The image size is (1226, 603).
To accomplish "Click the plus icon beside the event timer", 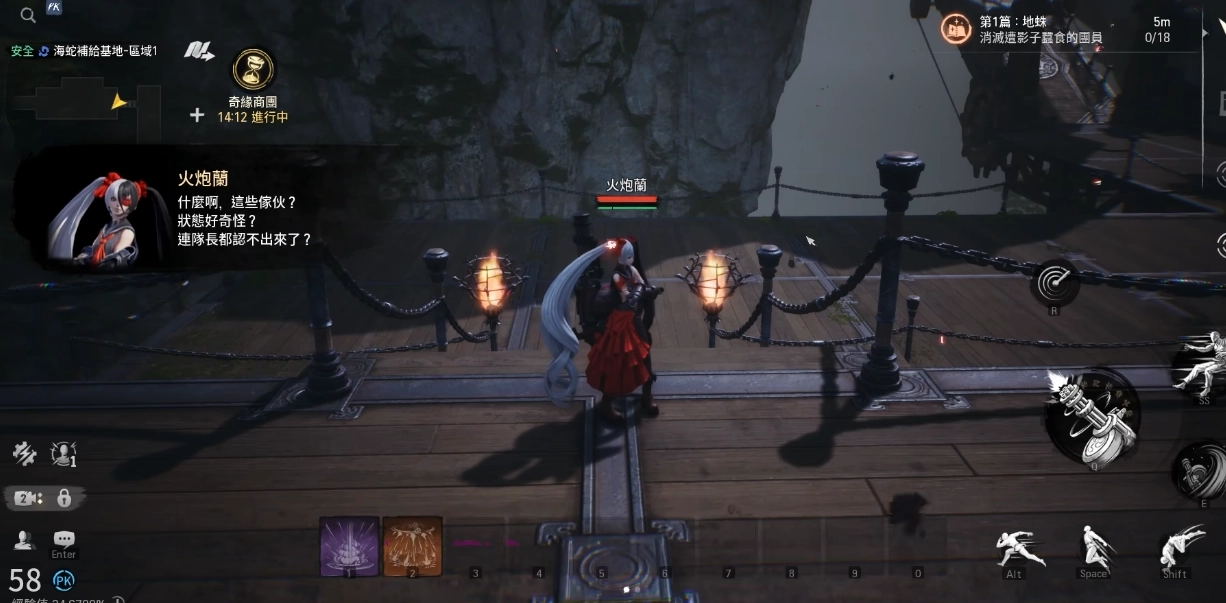I will [x=197, y=115].
